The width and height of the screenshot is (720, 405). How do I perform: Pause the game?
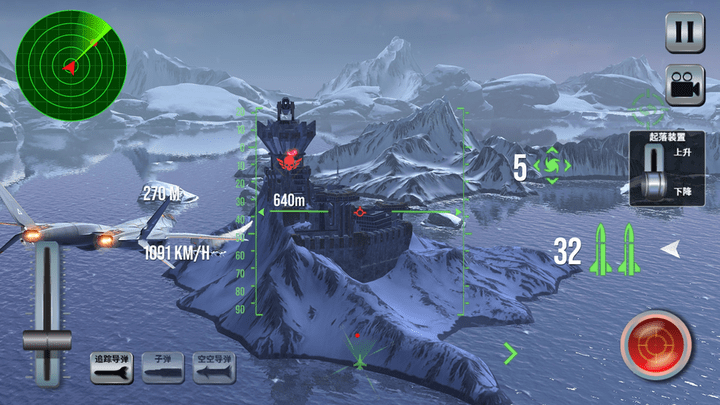[x=684, y=32]
